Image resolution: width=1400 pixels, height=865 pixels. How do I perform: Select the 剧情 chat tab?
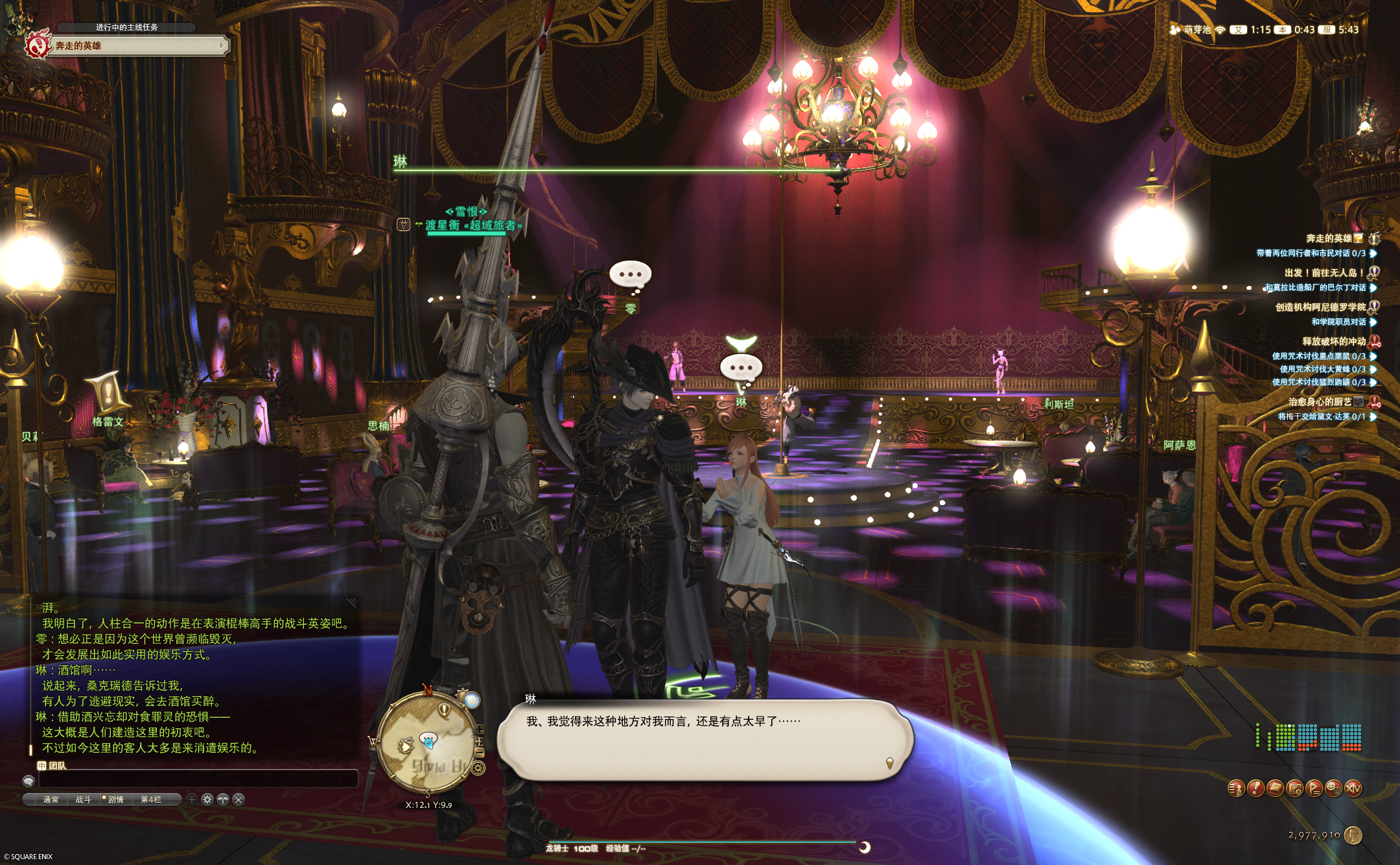tap(115, 800)
